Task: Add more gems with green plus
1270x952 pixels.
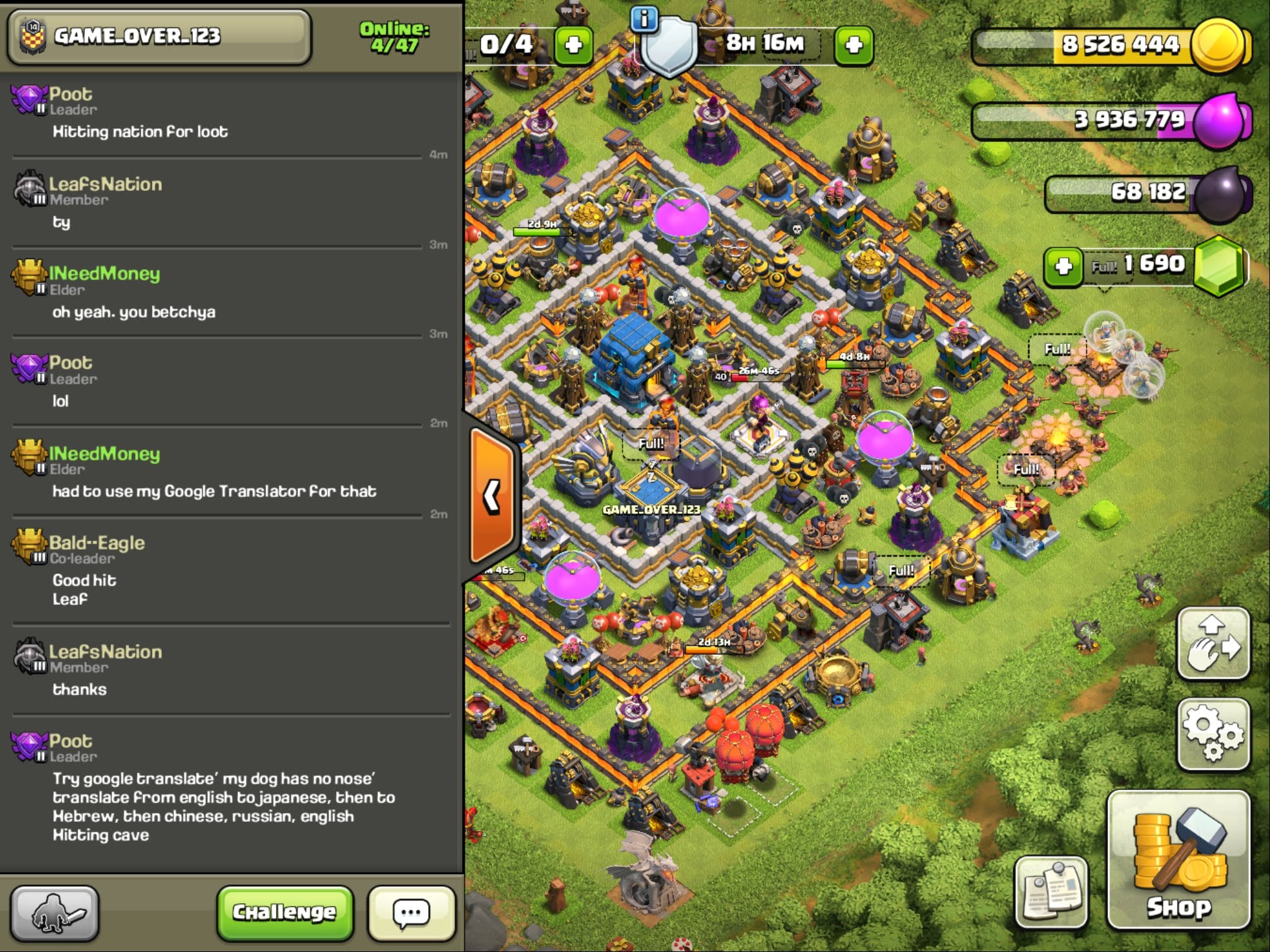Action: 1063,267
